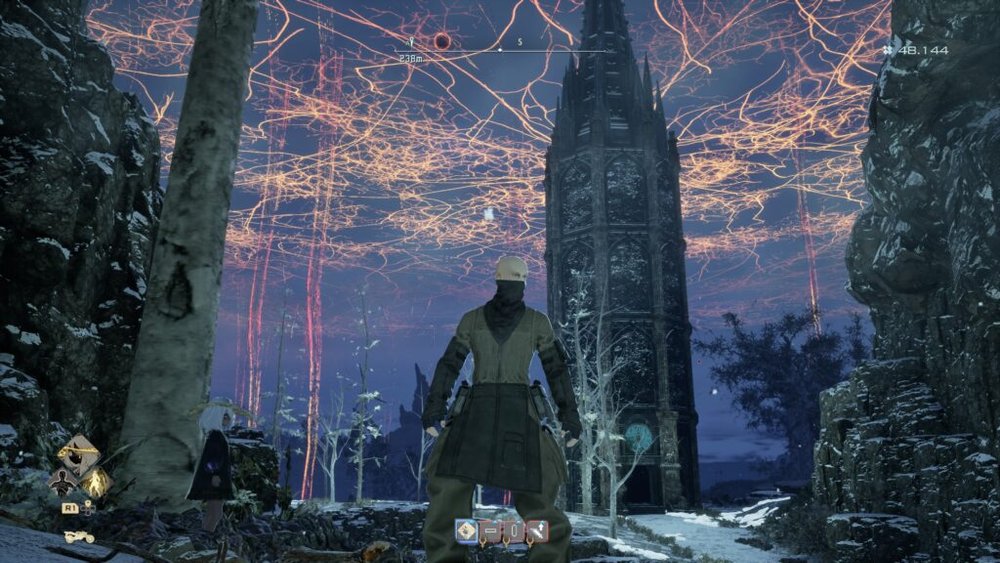
Task: Summon the motorcycle vehicle icon
Action: [79, 537]
